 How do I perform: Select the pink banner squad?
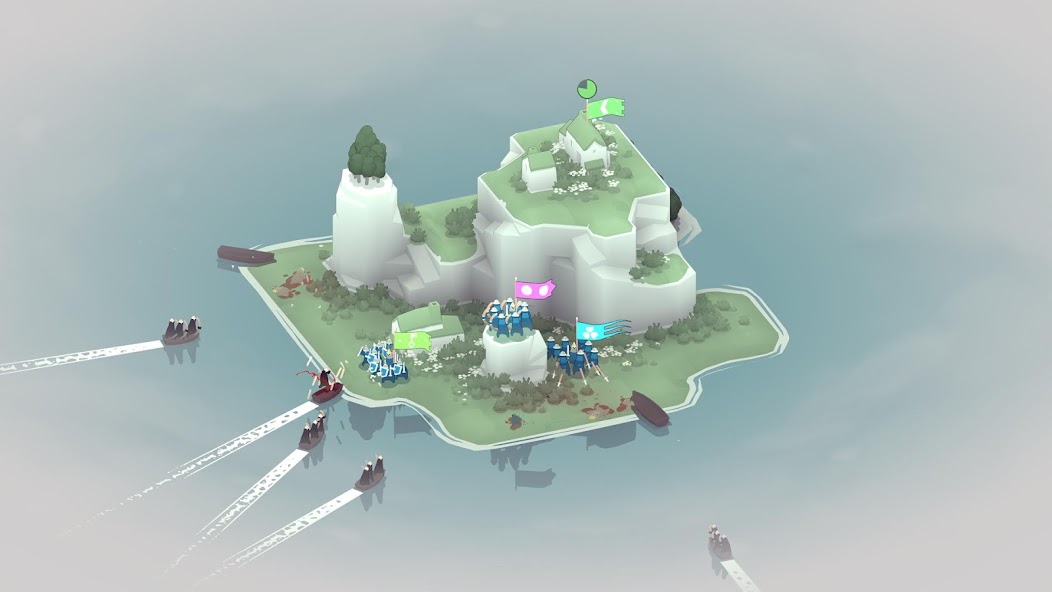(535, 289)
